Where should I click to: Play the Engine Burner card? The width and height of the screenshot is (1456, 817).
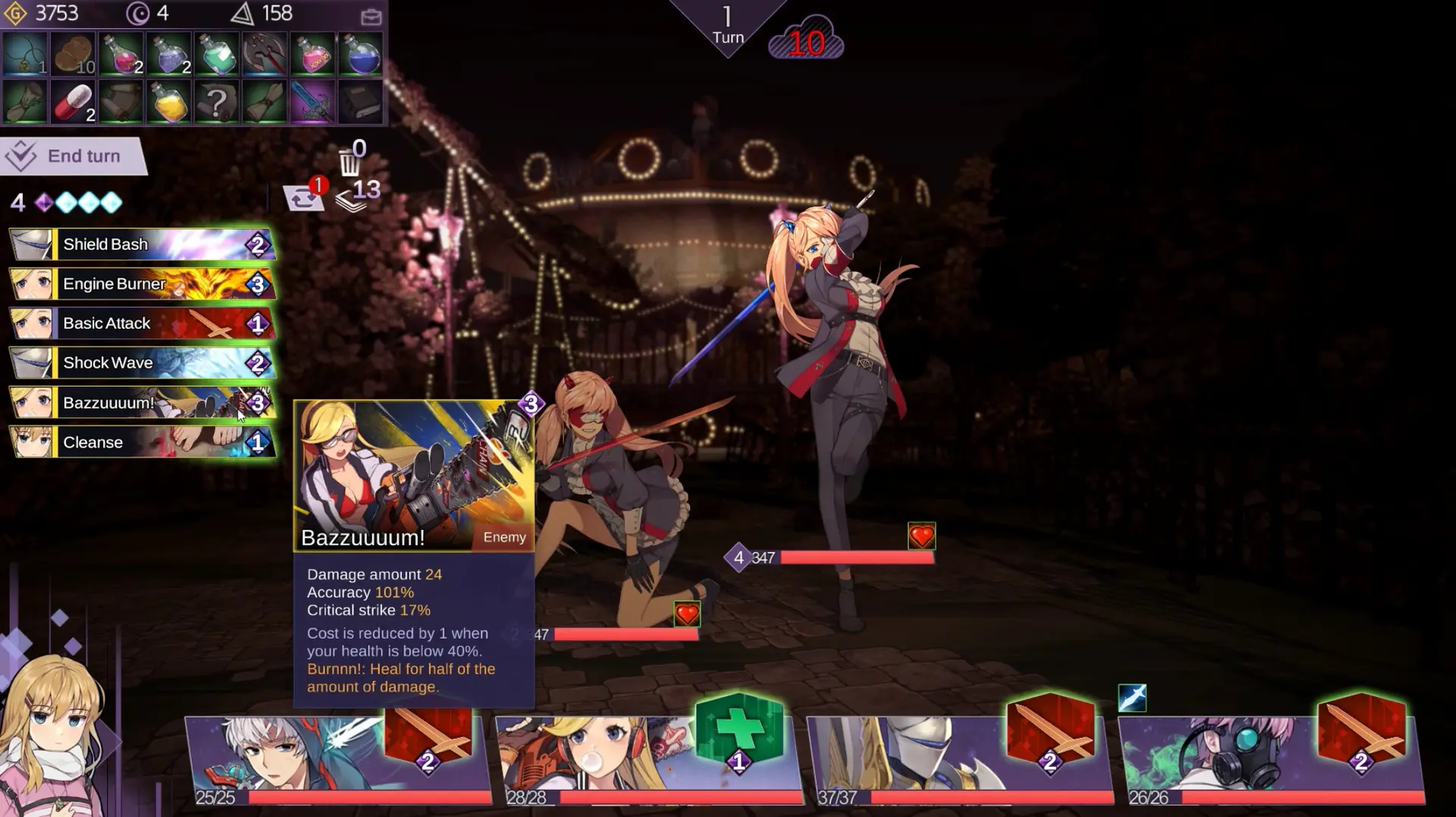click(140, 284)
